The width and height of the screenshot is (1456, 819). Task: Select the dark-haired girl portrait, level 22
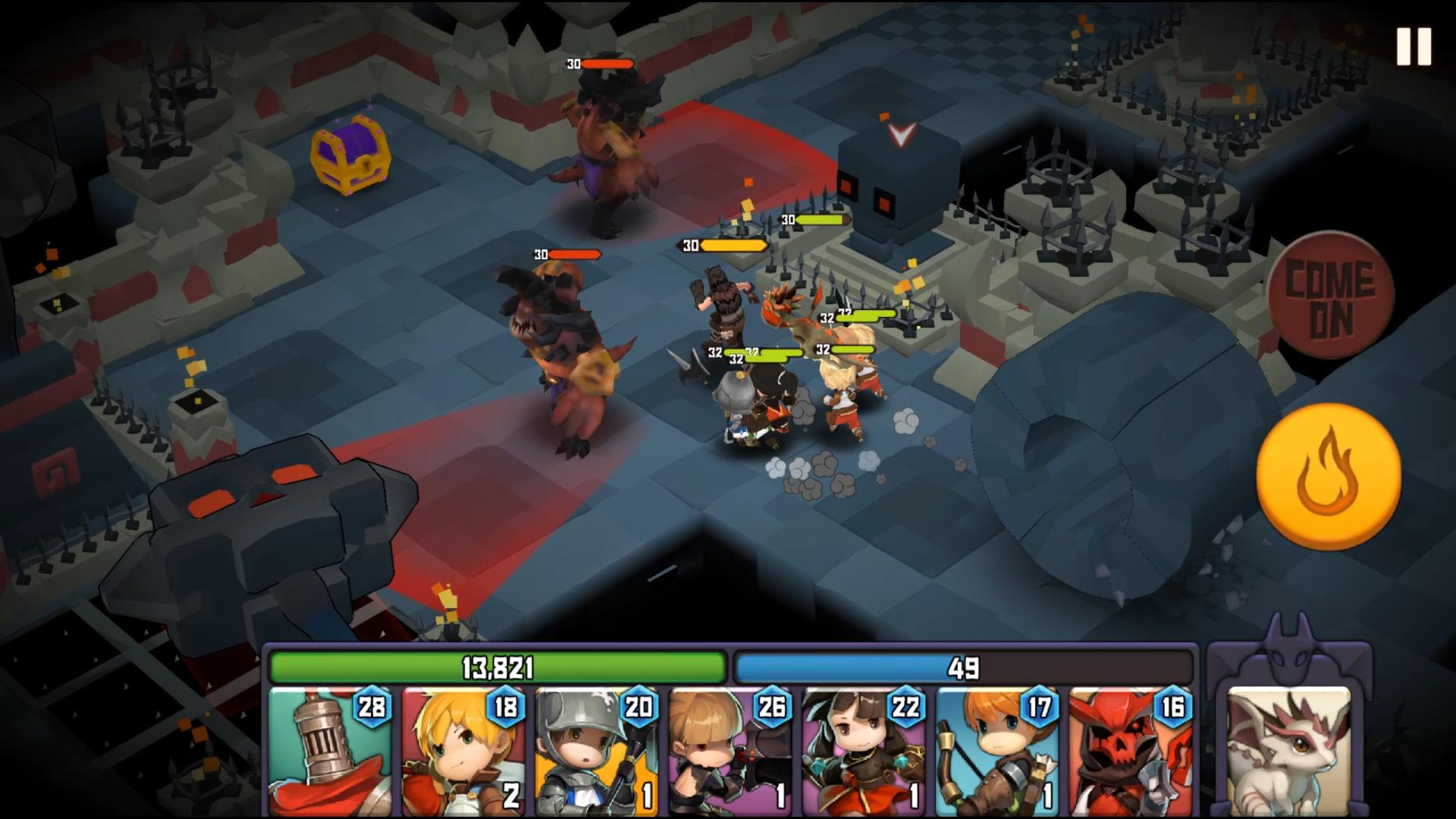(864, 751)
